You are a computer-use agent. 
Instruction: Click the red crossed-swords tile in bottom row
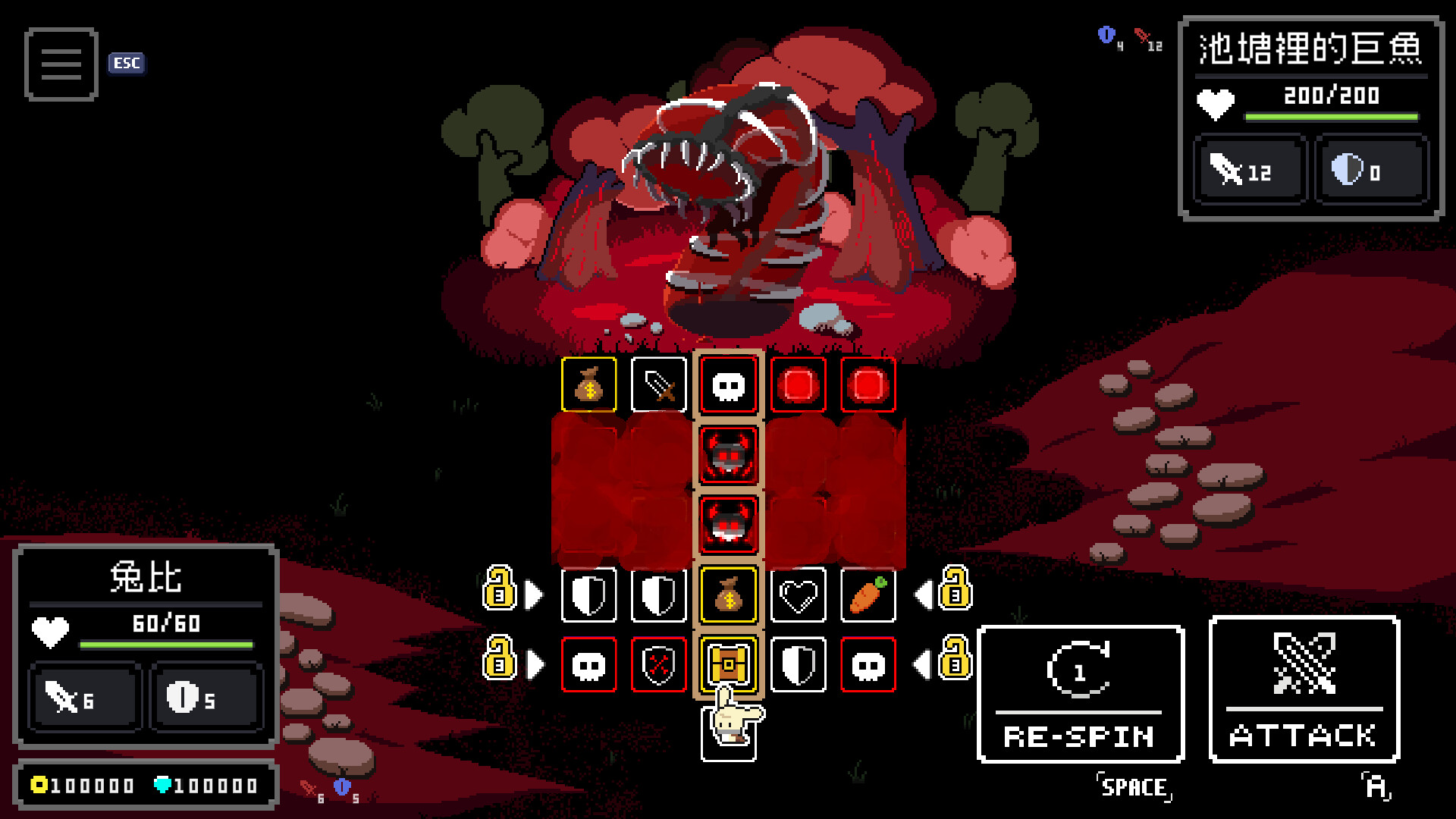[x=658, y=664]
